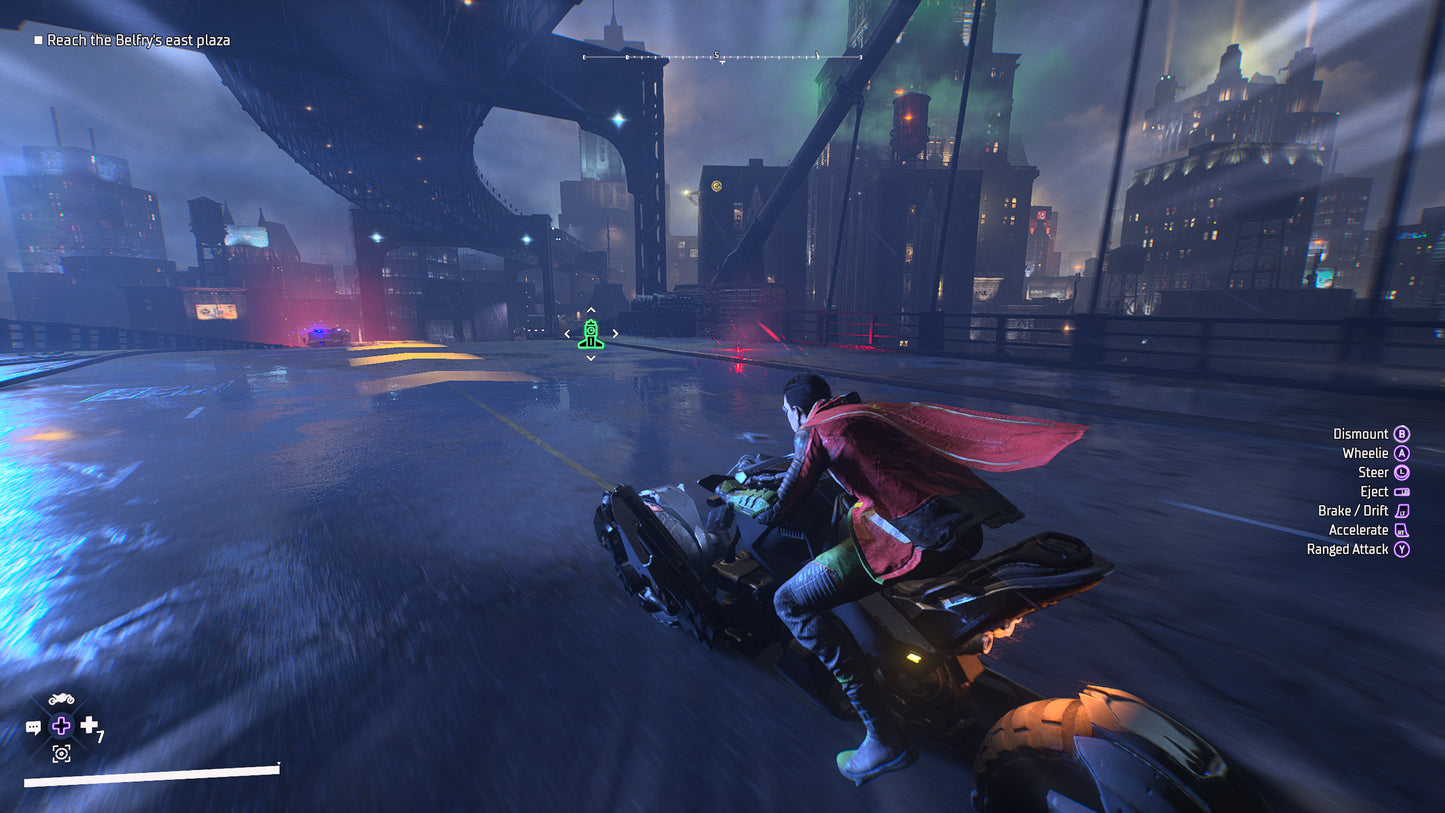Viewport: 1445px width, 813px height.
Task: Click the A button icon next to Wheelie
Action: [1401, 453]
